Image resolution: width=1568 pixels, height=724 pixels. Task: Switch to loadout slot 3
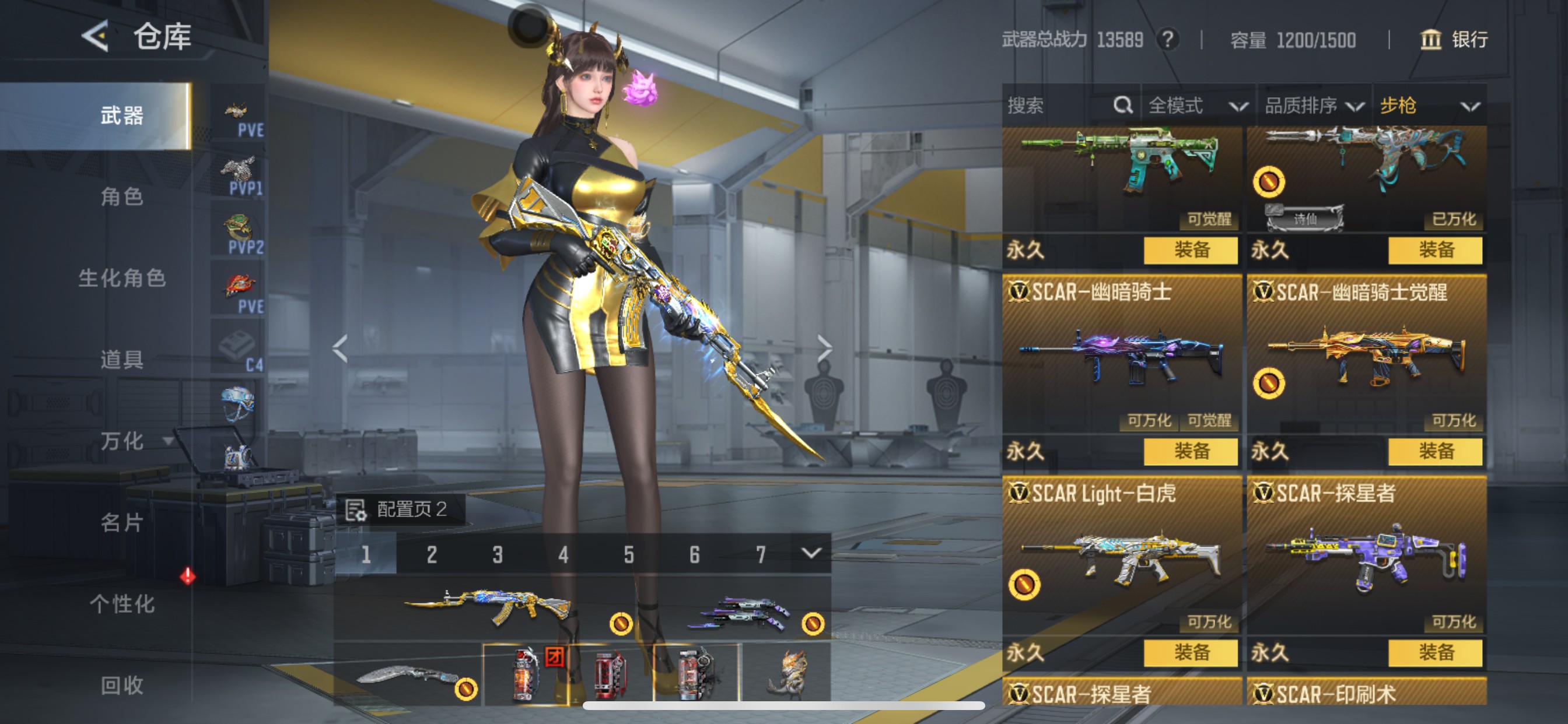[x=498, y=554]
